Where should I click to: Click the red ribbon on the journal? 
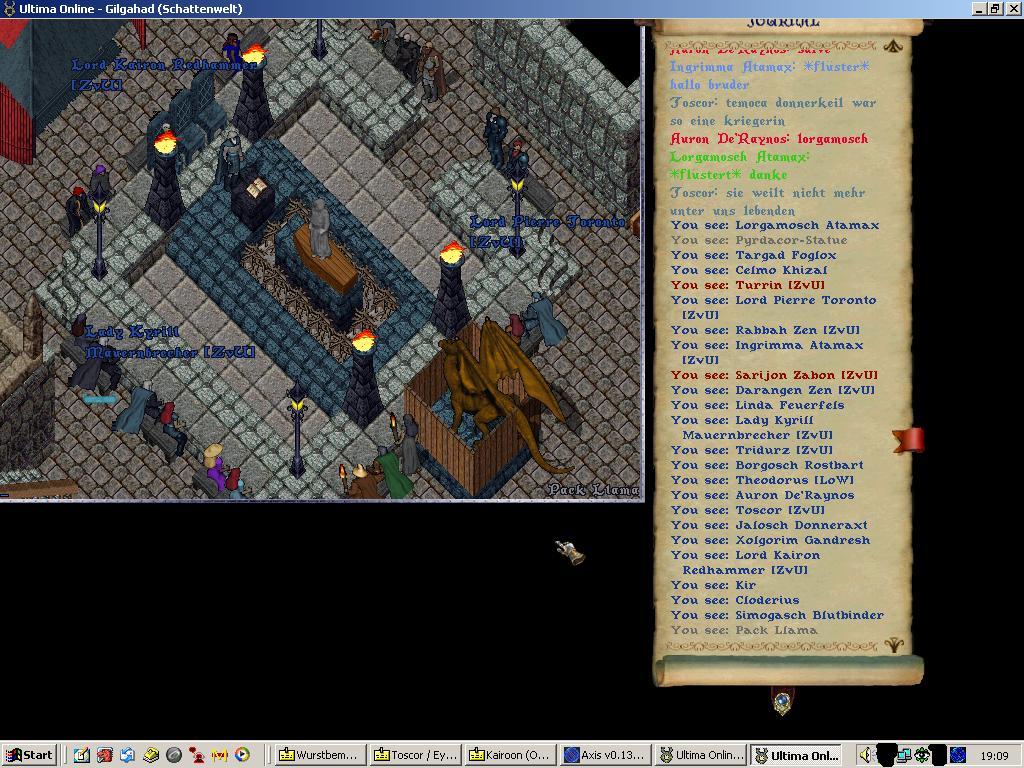tap(908, 440)
